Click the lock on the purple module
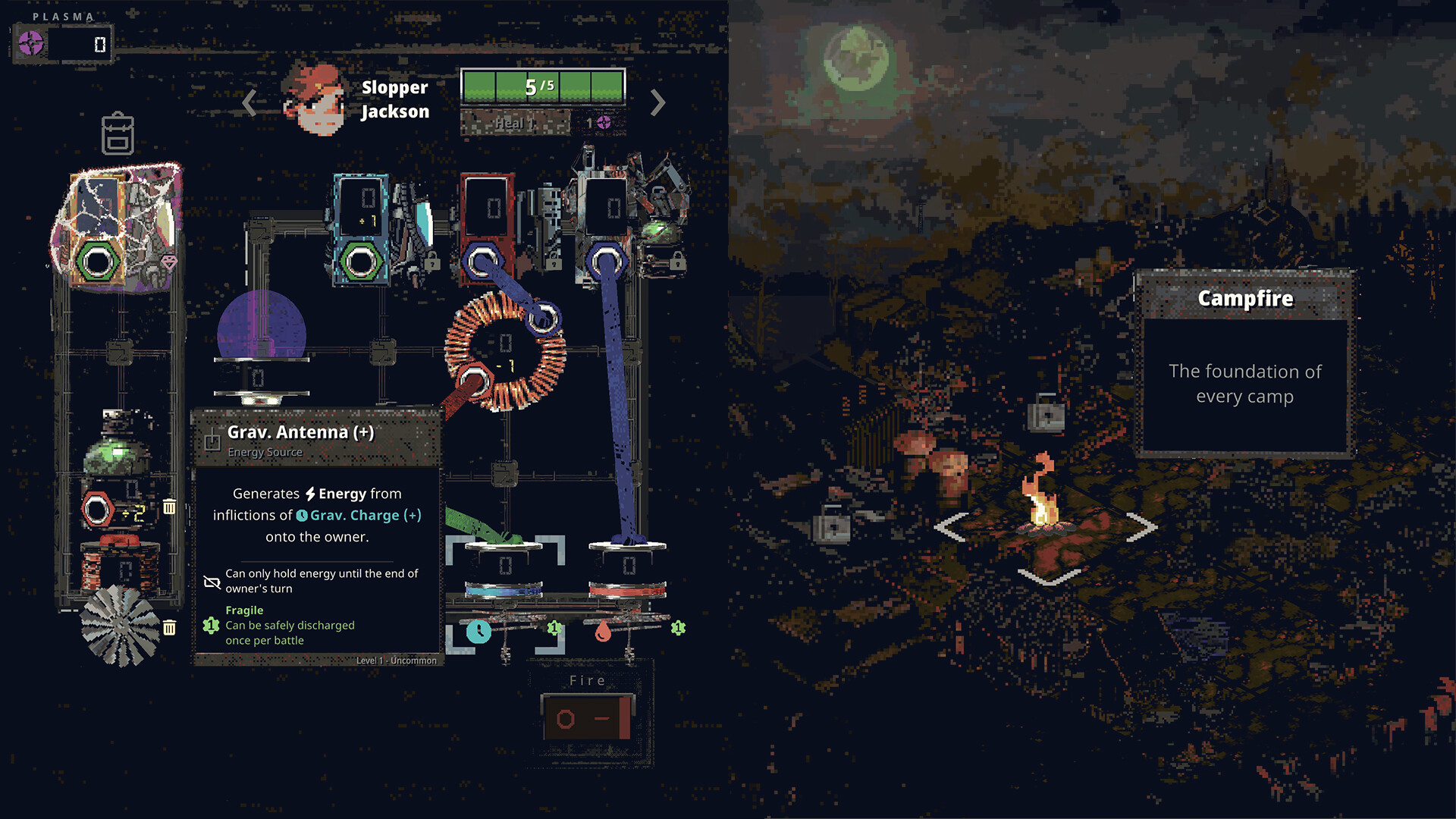This screenshot has width=1456, height=819. coord(677,262)
